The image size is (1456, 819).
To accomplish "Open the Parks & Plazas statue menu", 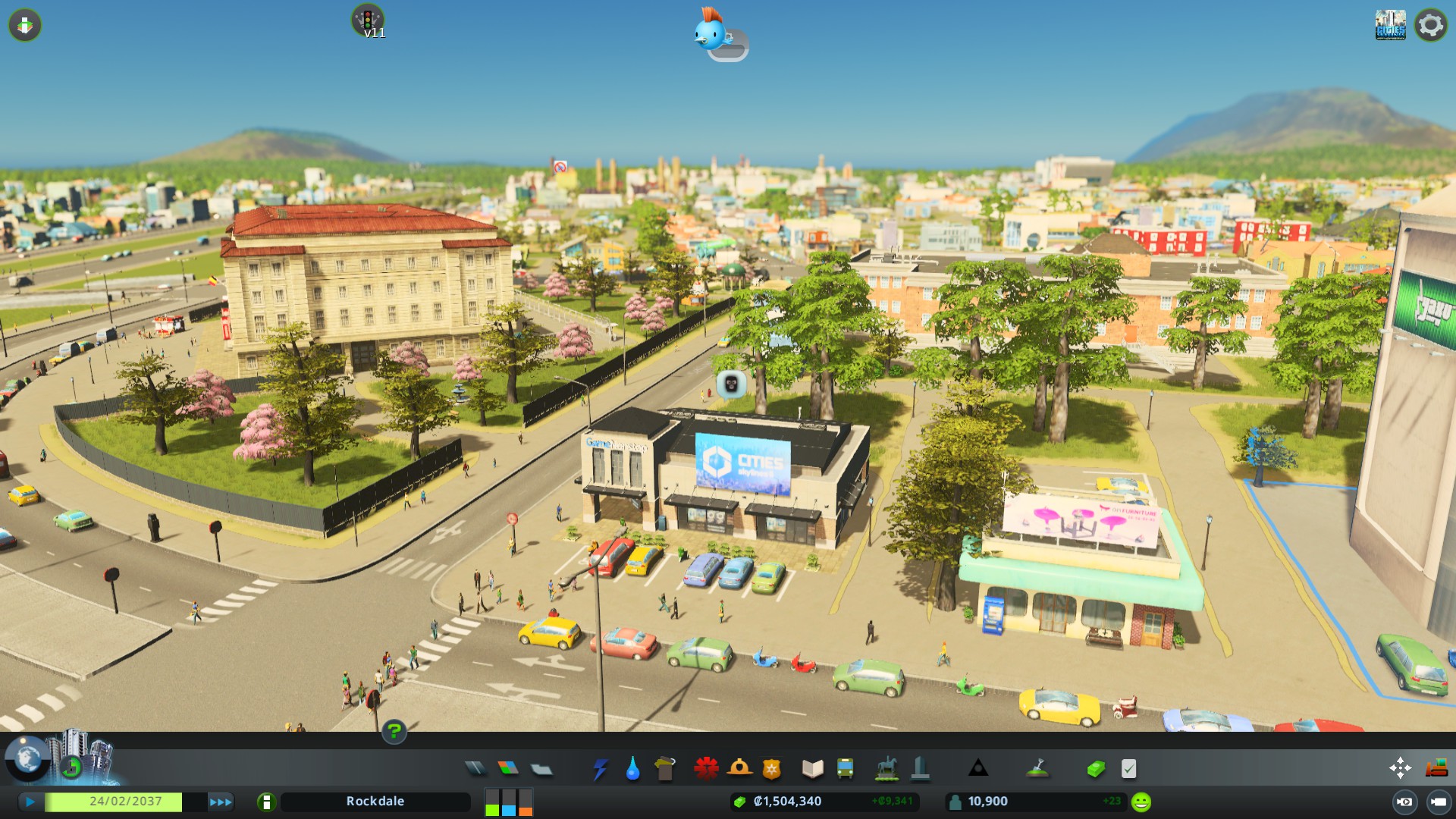I will [887, 768].
